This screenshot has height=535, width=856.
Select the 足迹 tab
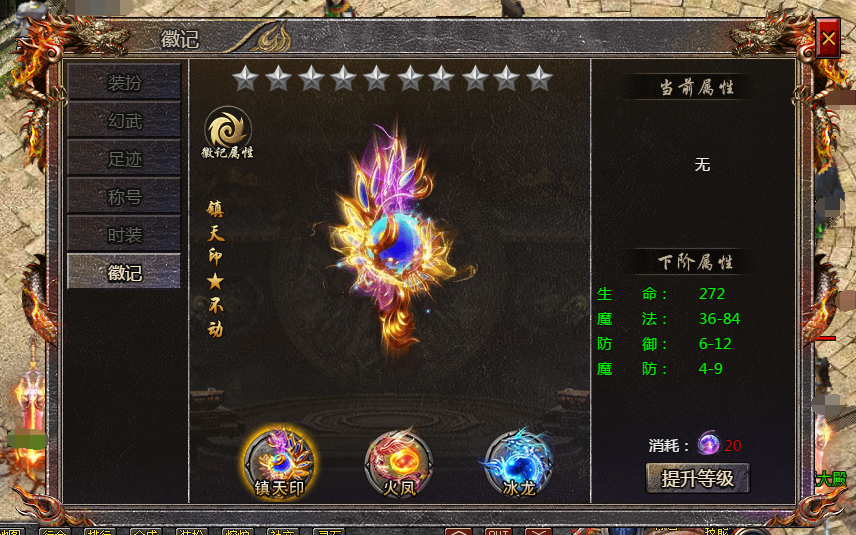124,158
